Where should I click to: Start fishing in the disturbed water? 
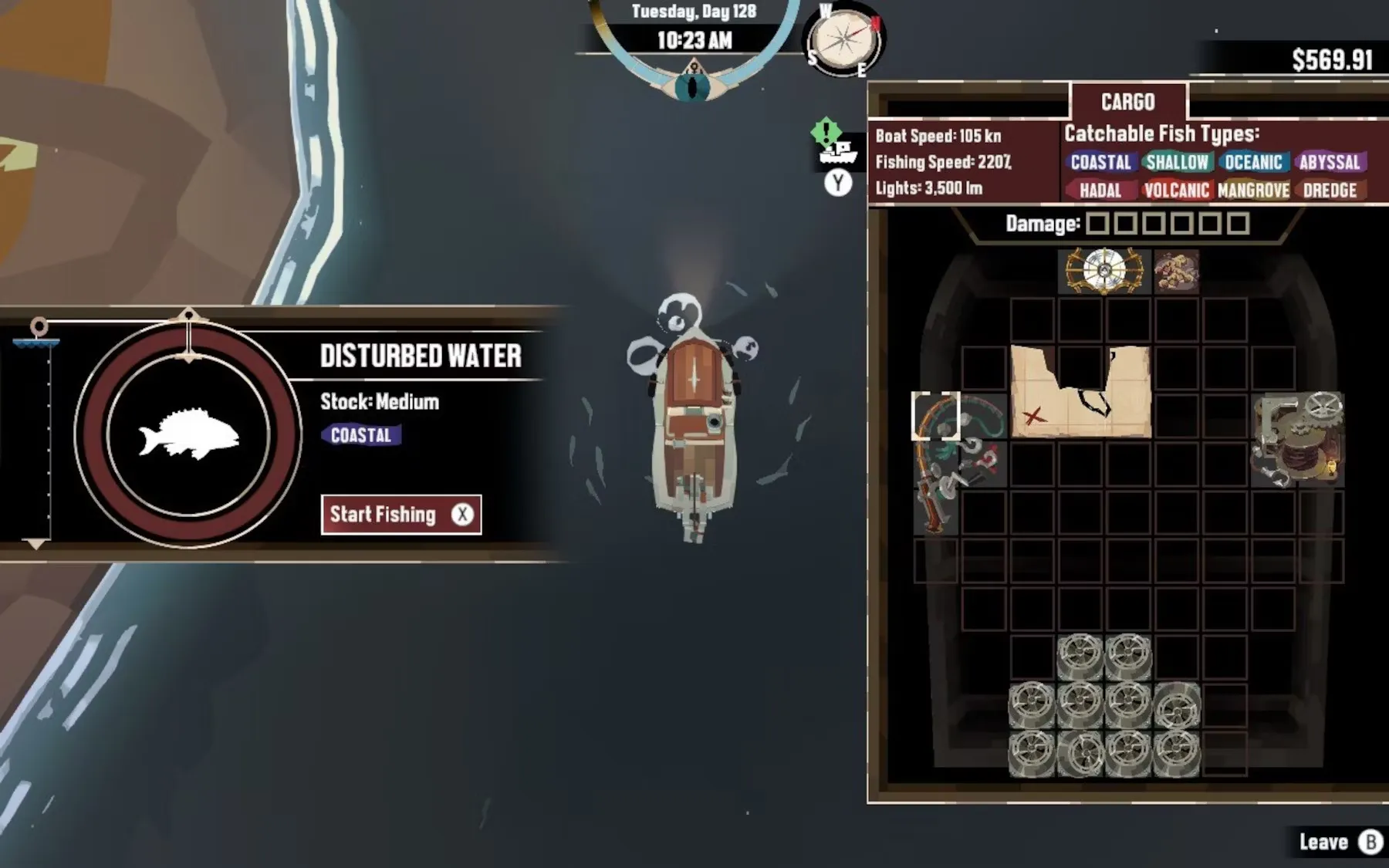(x=400, y=515)
